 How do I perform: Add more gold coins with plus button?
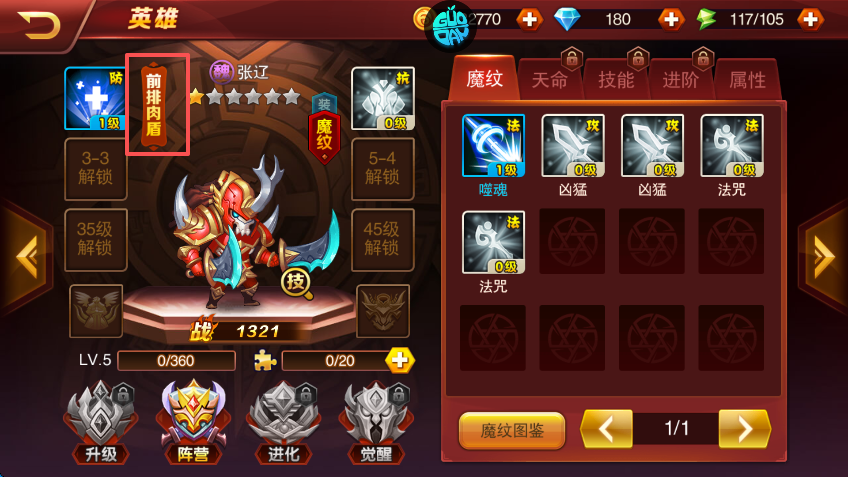(x=529, y=19)
